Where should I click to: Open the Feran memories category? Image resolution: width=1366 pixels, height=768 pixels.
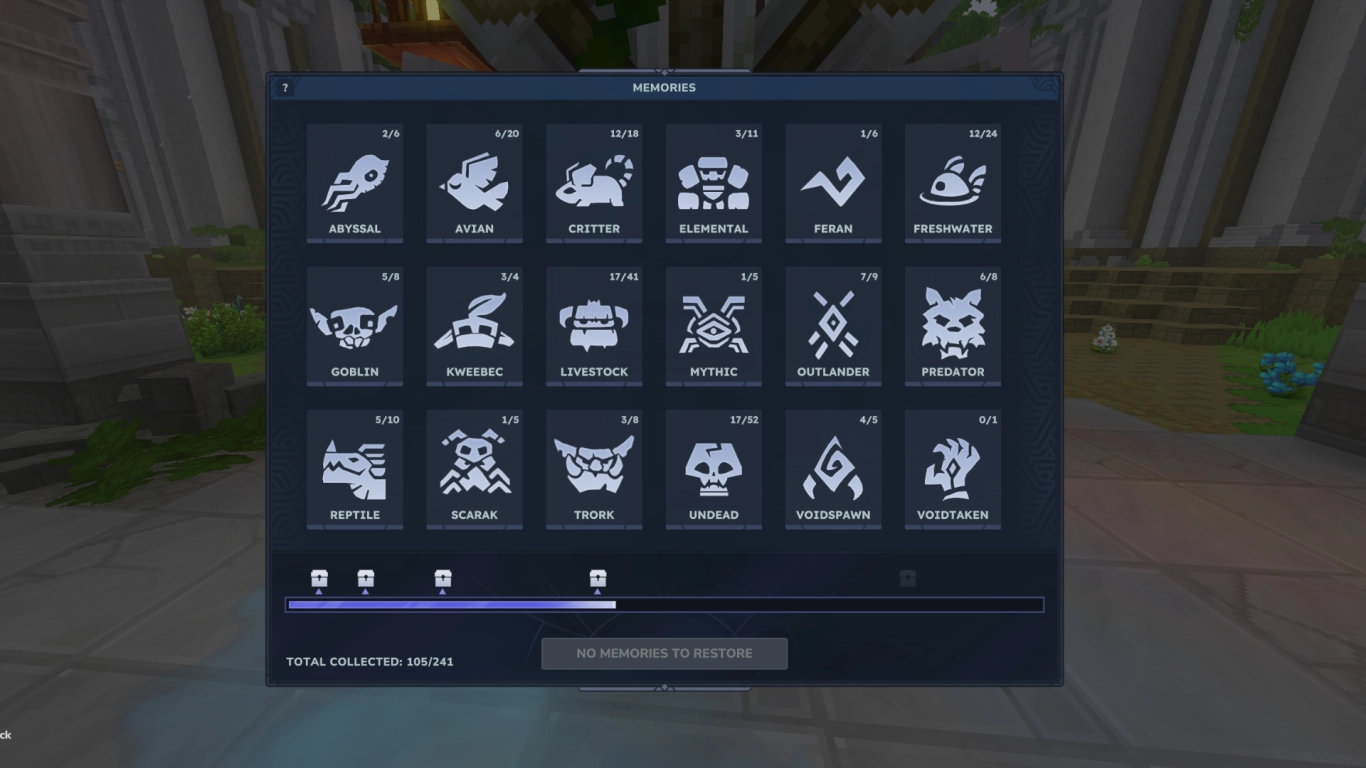833,183
